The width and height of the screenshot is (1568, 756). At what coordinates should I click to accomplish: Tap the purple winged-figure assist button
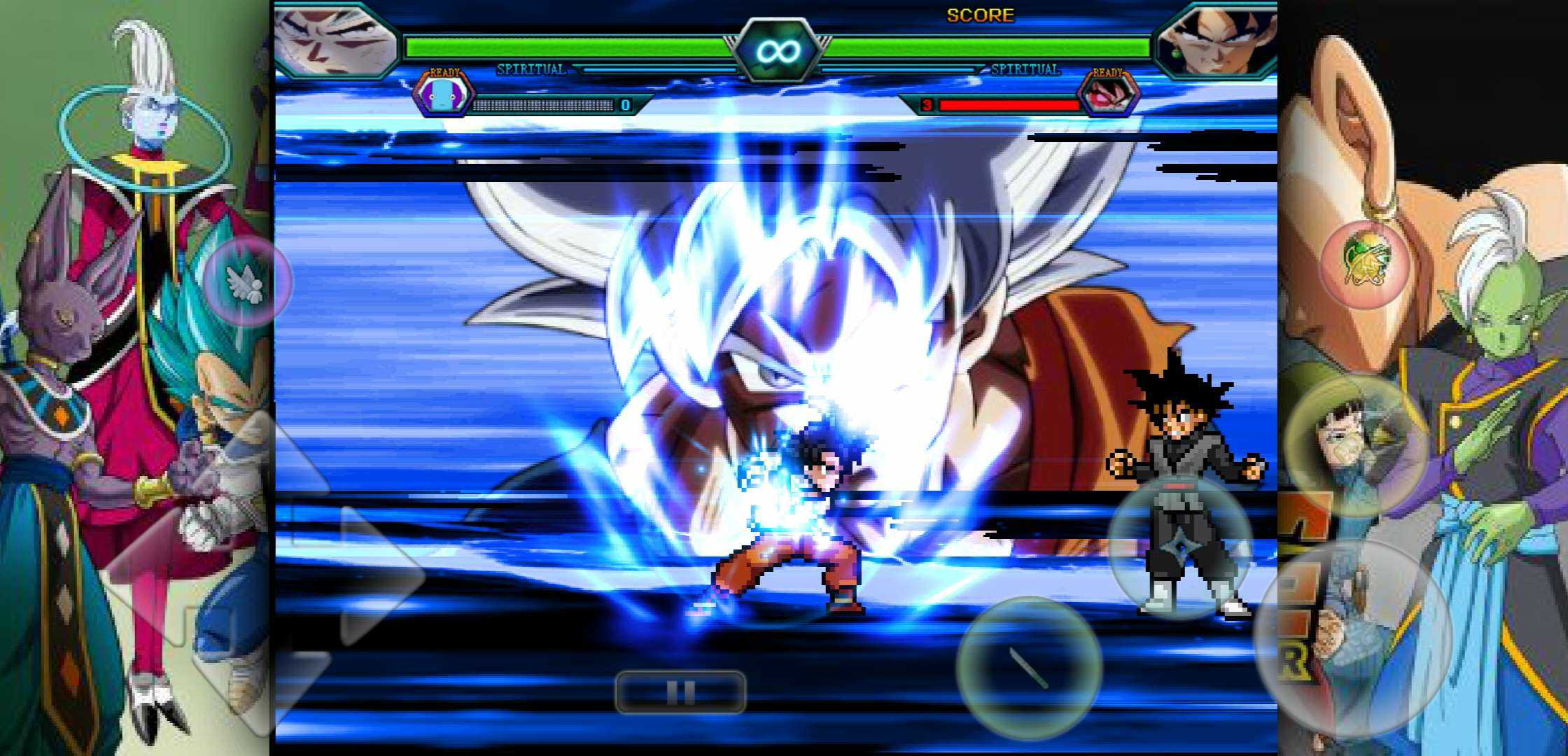[x=246, y=281]
